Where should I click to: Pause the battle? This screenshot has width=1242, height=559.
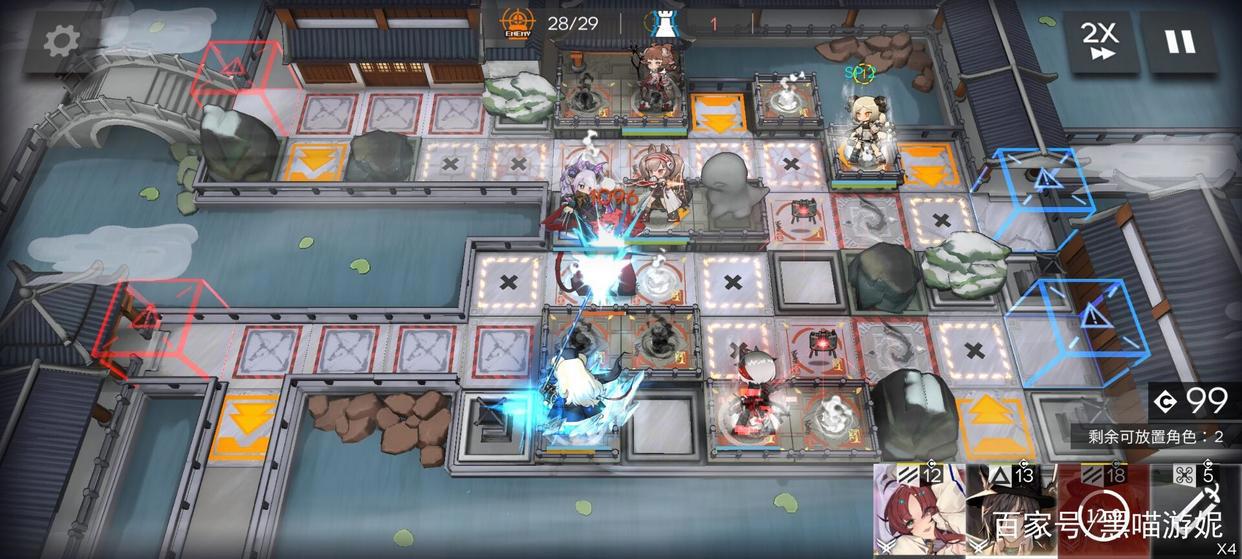(1180, 42)
